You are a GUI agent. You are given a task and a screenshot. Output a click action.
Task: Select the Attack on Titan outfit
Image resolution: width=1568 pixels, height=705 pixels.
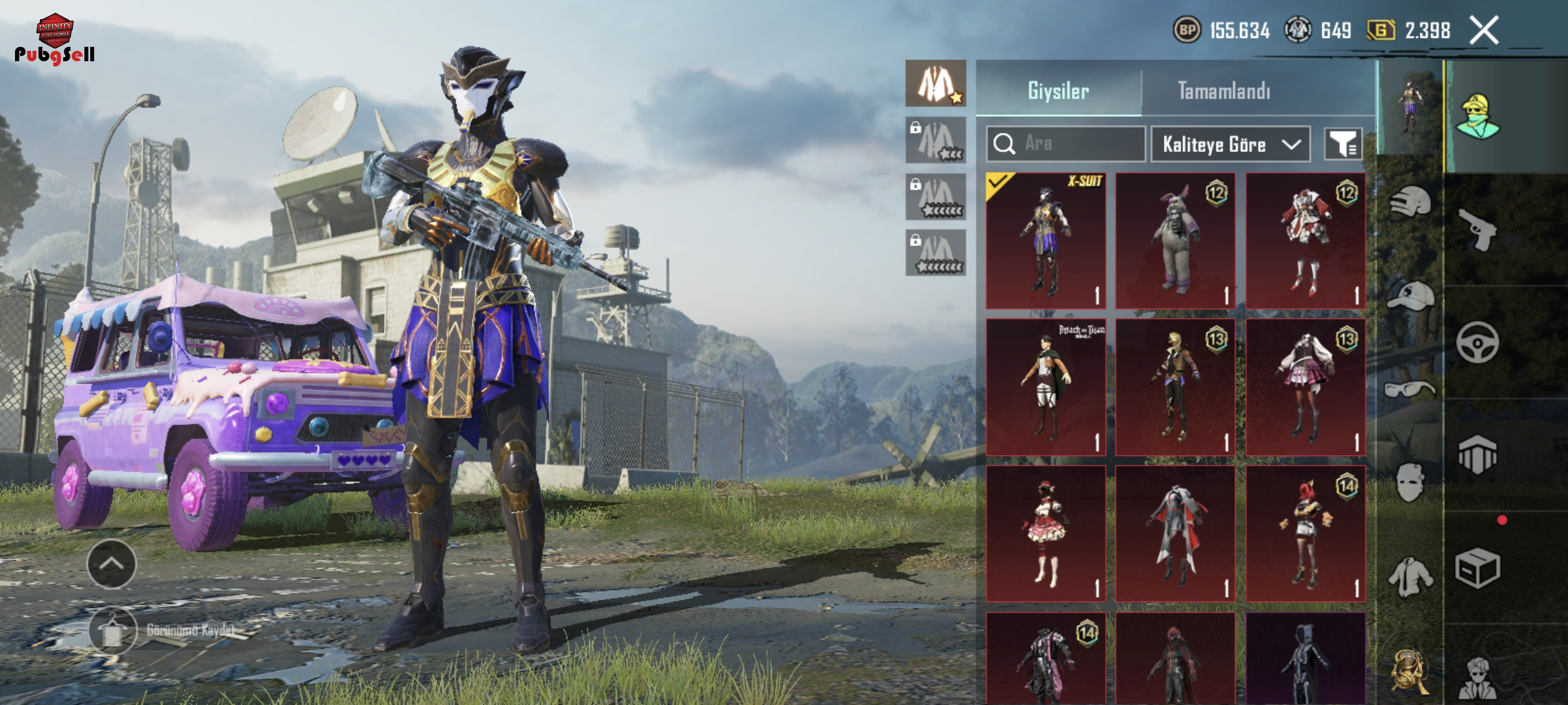(1046, 387)
